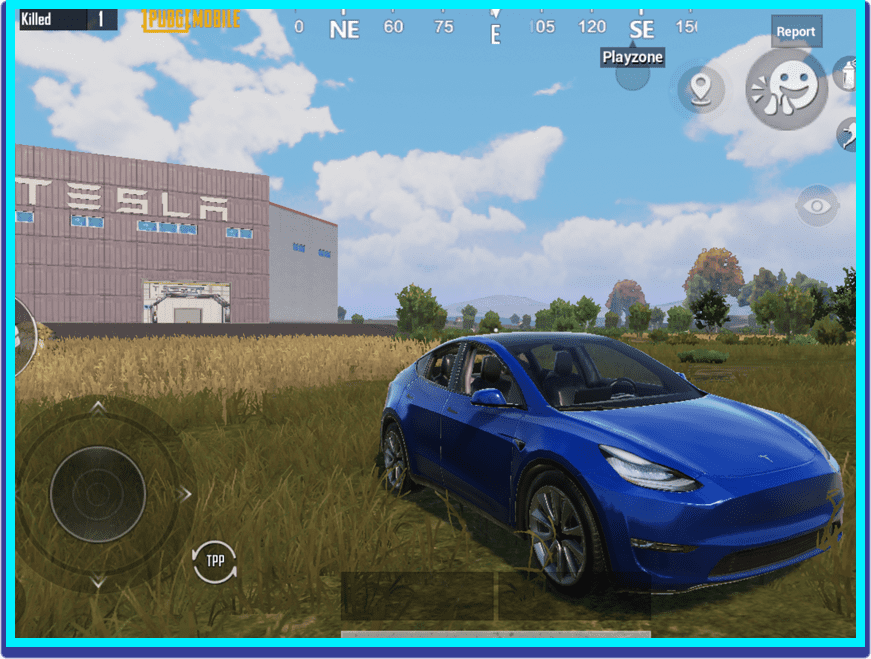Toggle the eye free-look button
Viewport: 871px width, 659px height.
coord(818,206)
